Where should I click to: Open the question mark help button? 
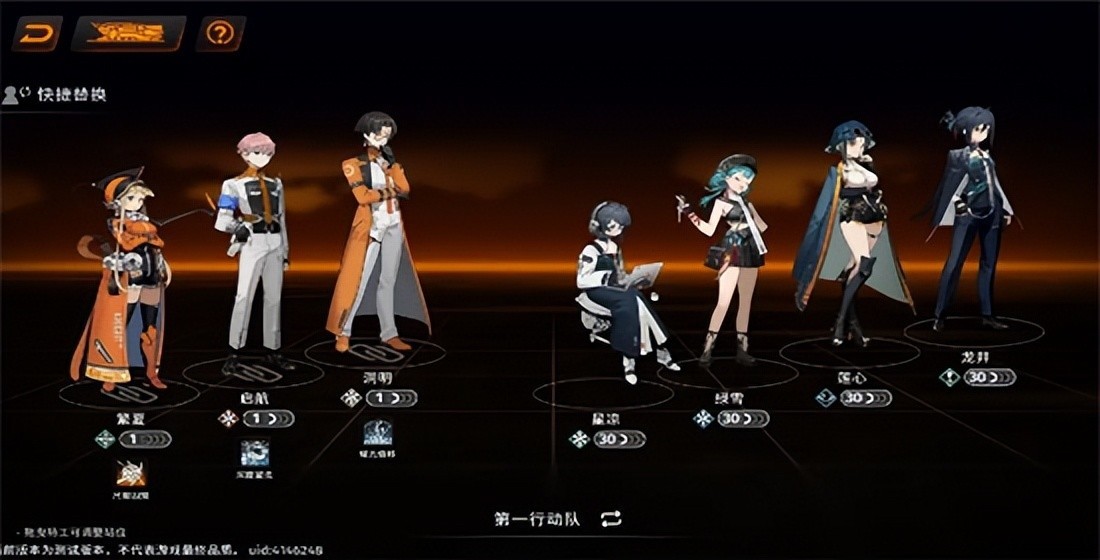point(220,34)
